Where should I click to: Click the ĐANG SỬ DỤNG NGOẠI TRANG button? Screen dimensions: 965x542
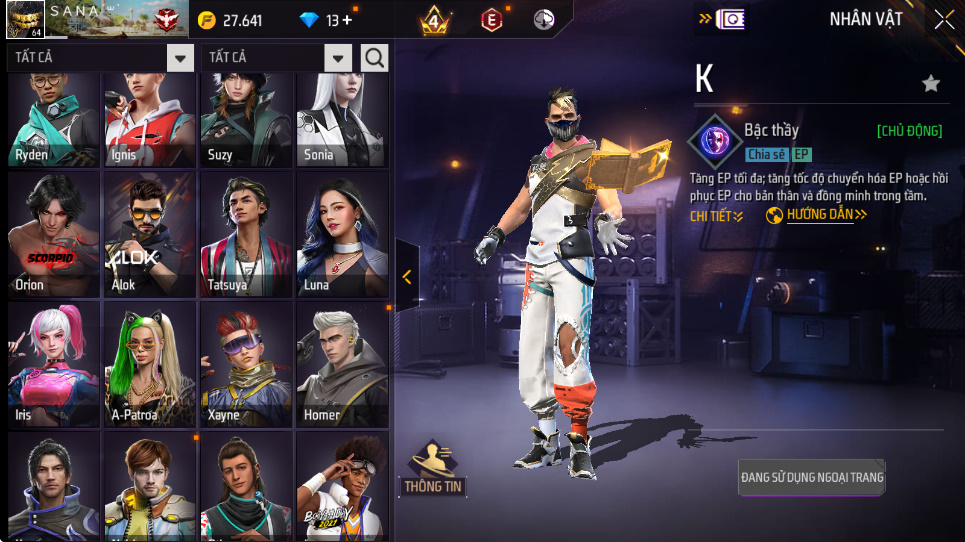[812, 477]
